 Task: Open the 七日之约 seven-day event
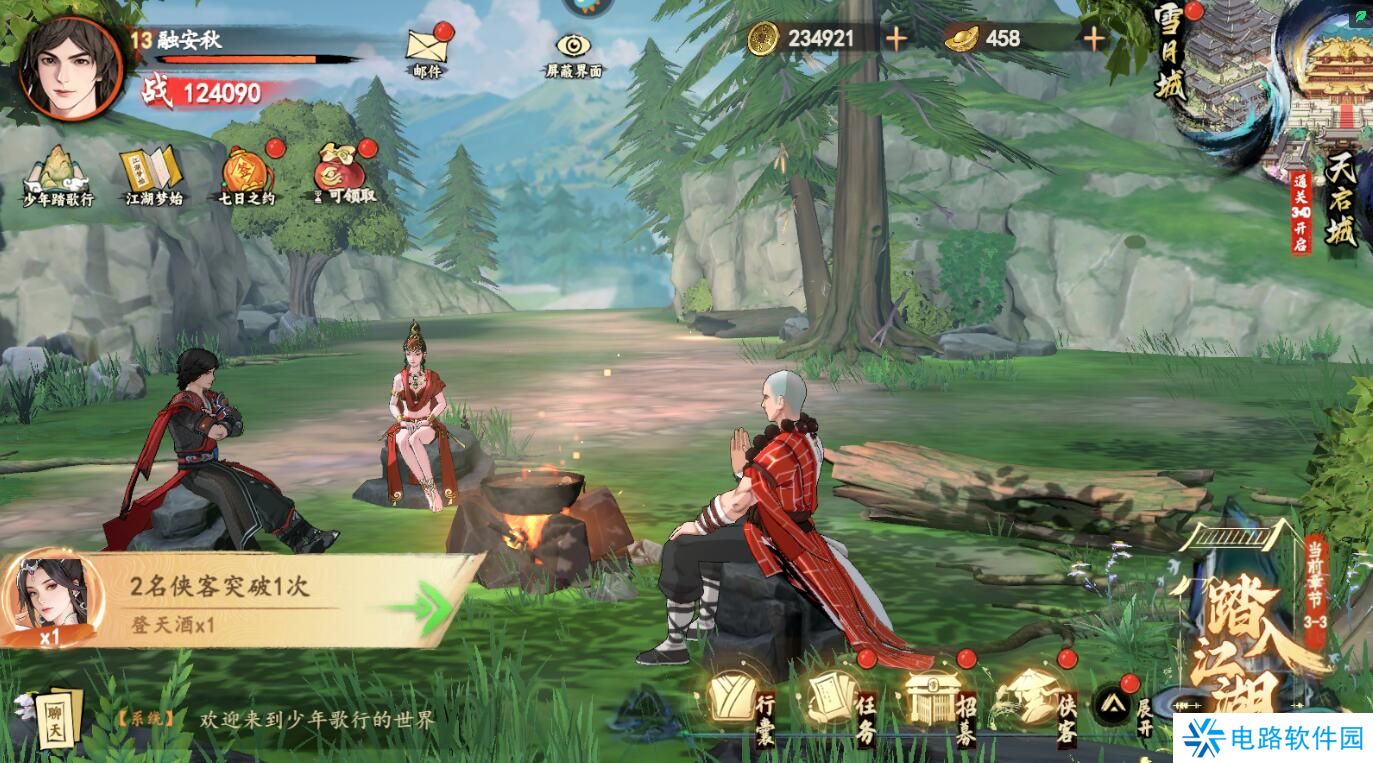click(247, 176)
